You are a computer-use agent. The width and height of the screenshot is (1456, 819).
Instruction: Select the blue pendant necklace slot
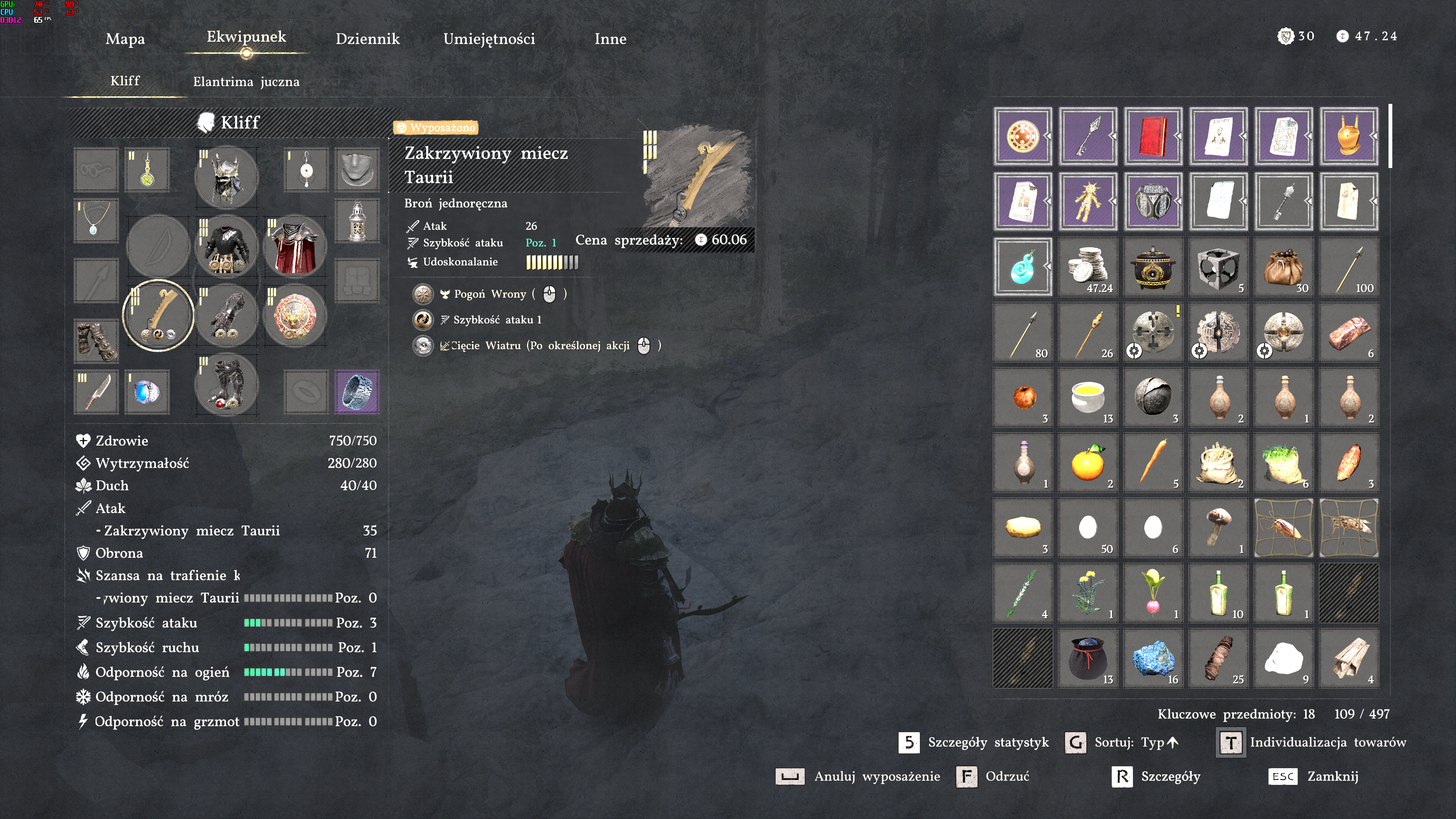96,220
